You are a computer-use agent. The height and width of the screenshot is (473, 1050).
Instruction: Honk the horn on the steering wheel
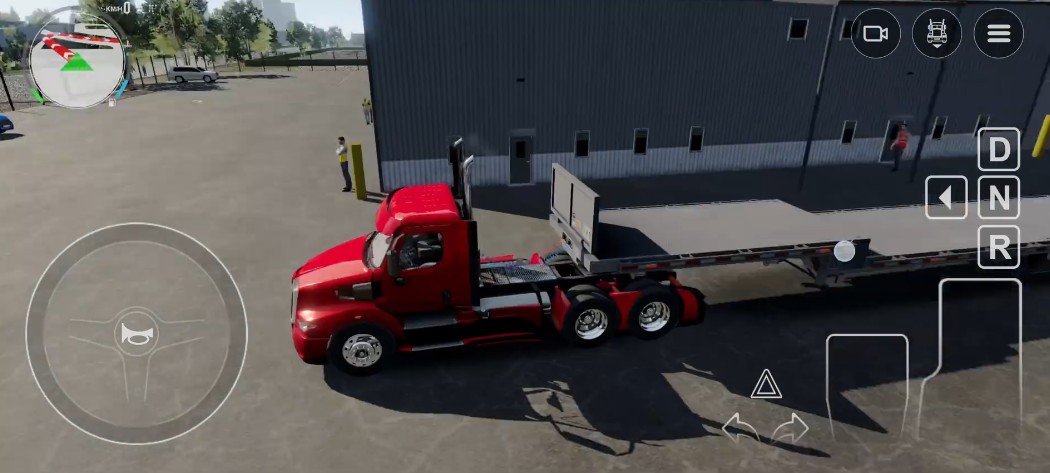coord(135,334)
